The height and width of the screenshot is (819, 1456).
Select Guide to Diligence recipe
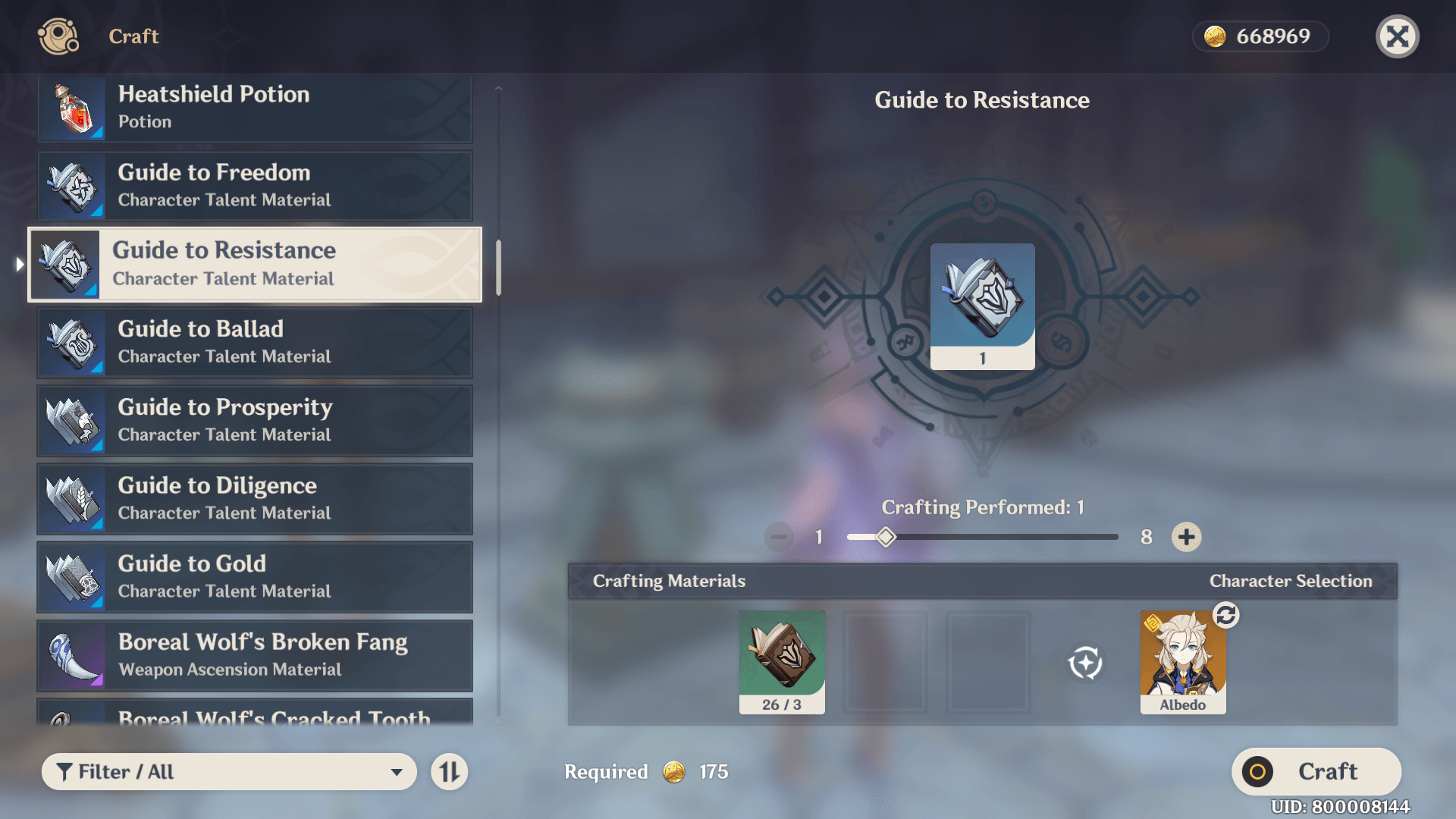pos(255,499)
